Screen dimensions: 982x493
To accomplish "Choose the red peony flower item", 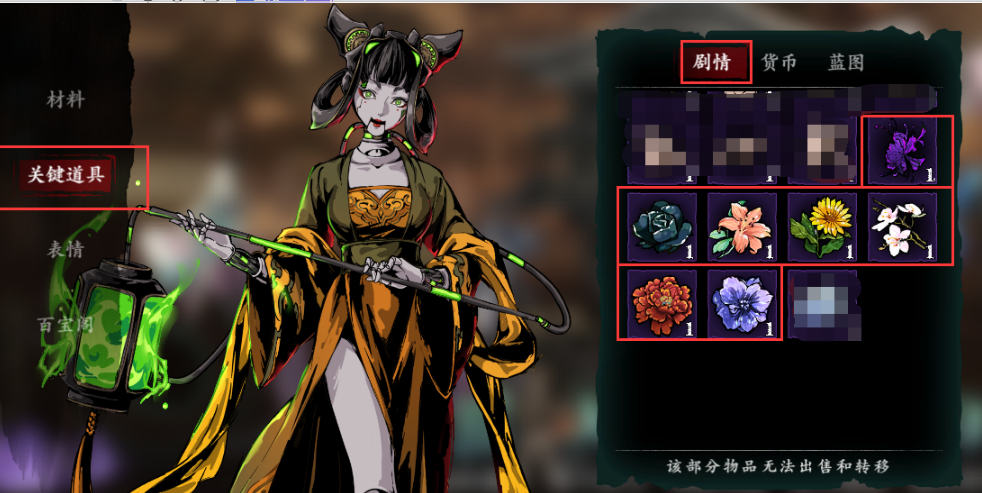I will 661,303.
